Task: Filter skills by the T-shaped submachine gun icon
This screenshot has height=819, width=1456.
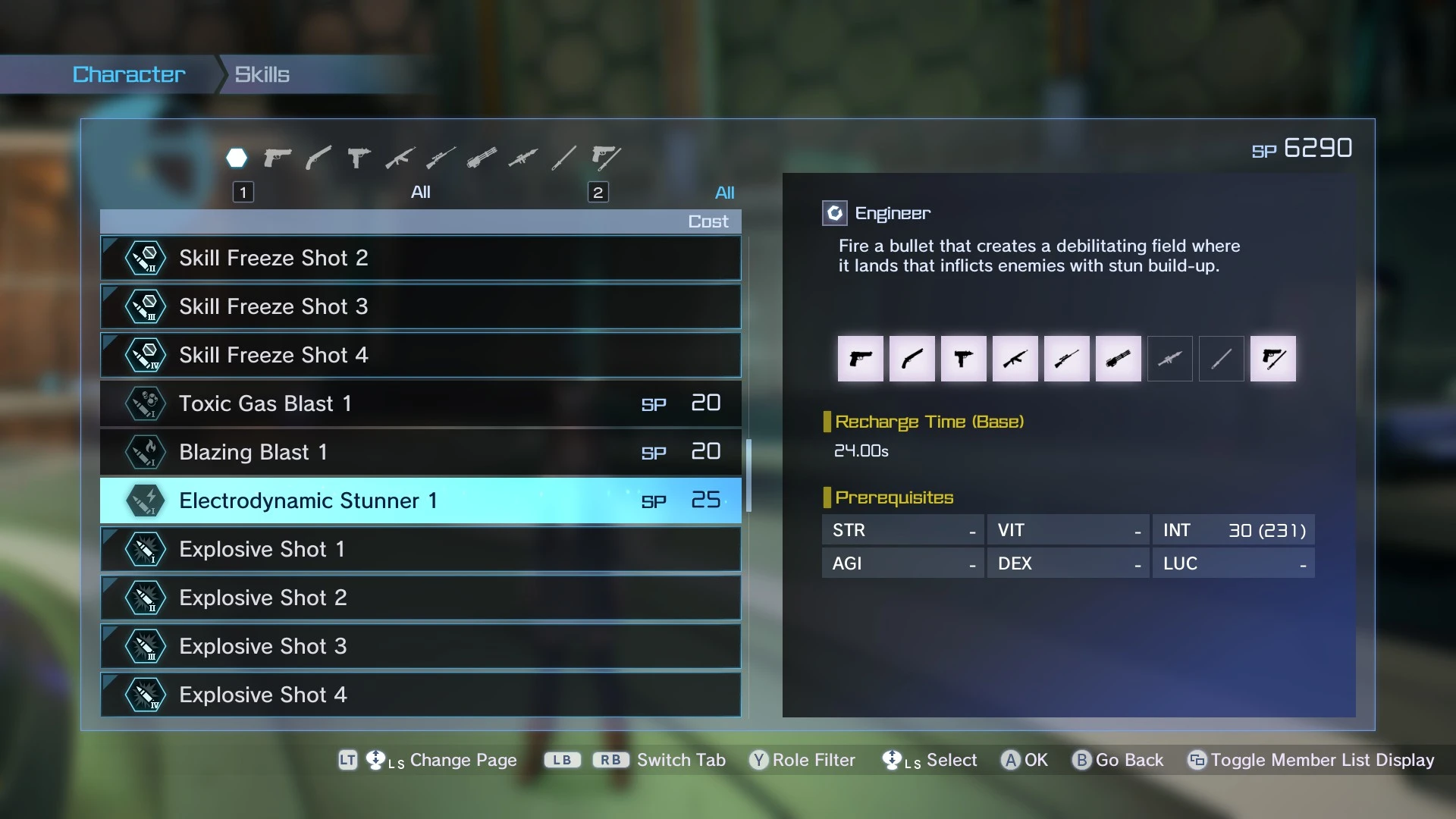Action: 359,158
